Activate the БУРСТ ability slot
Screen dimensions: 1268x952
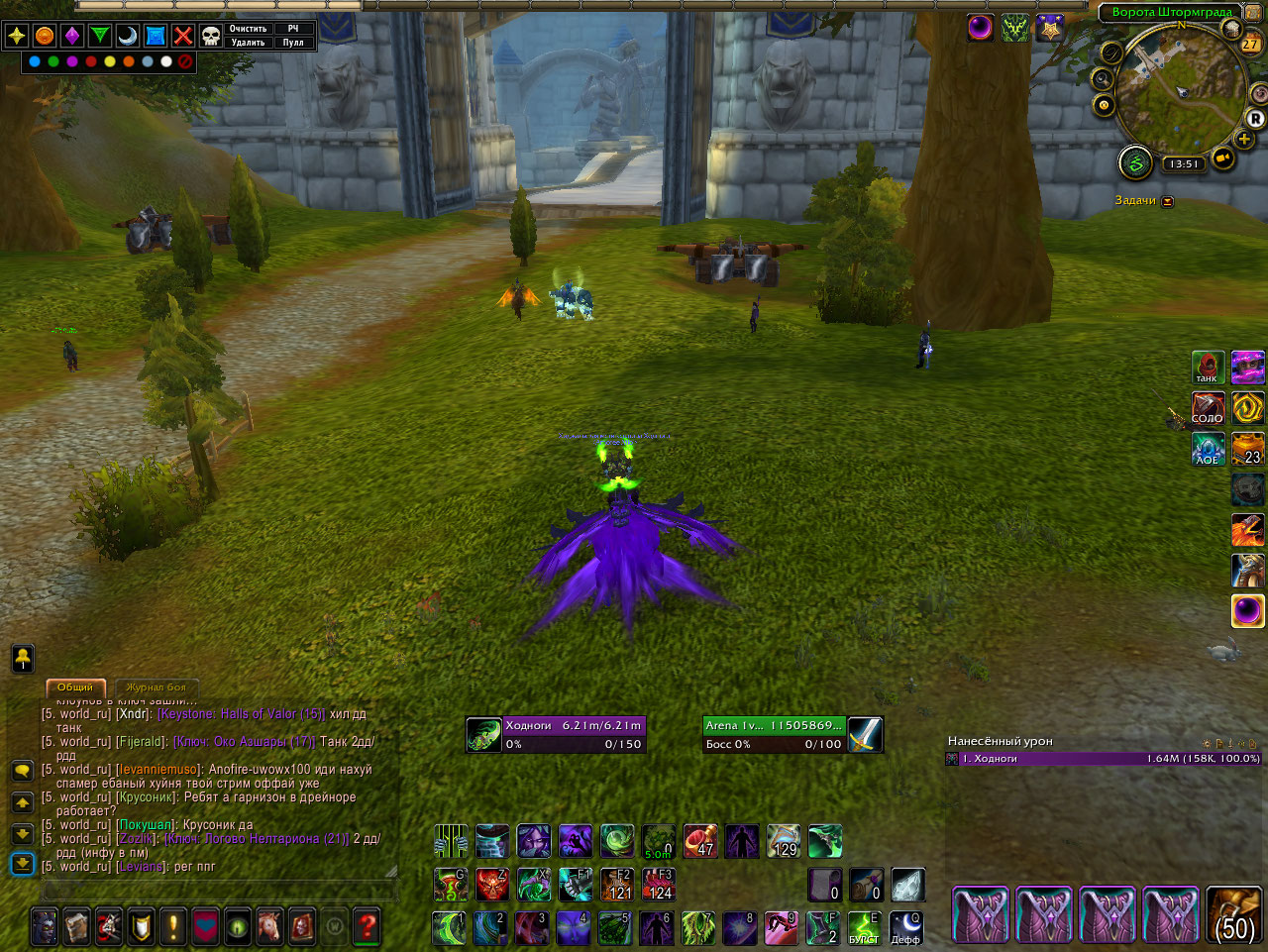[864, 928]
